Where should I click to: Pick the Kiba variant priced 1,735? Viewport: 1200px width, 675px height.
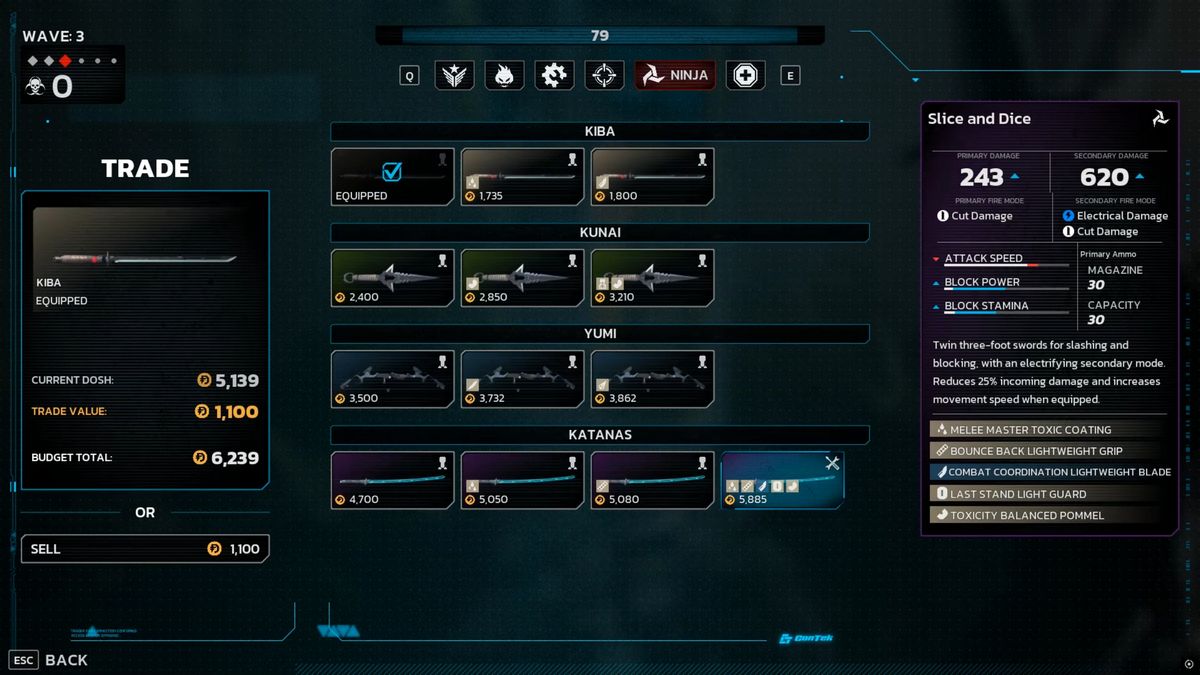522,177
